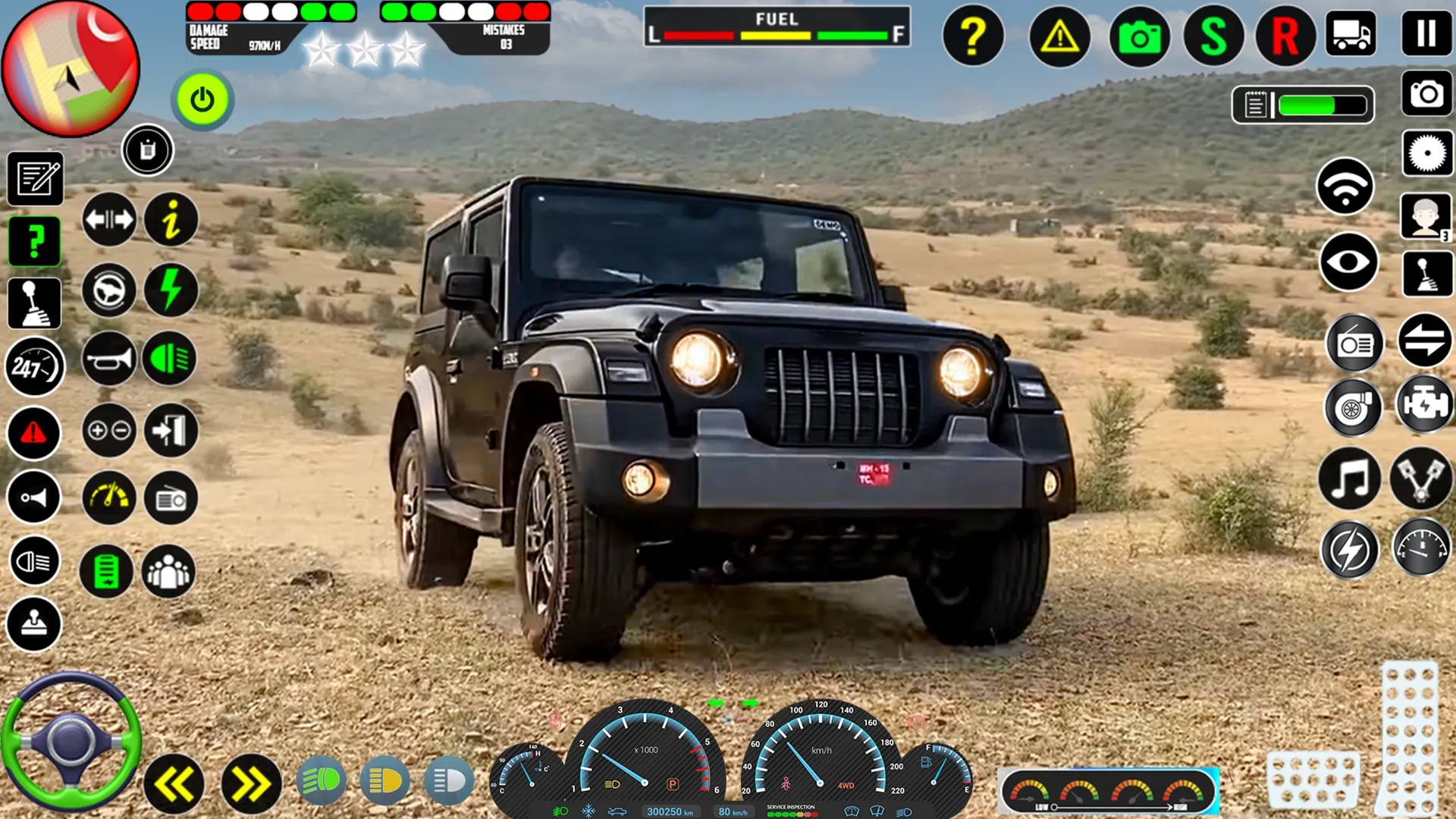Open the gear shift selector

click(x=33, y=303)
